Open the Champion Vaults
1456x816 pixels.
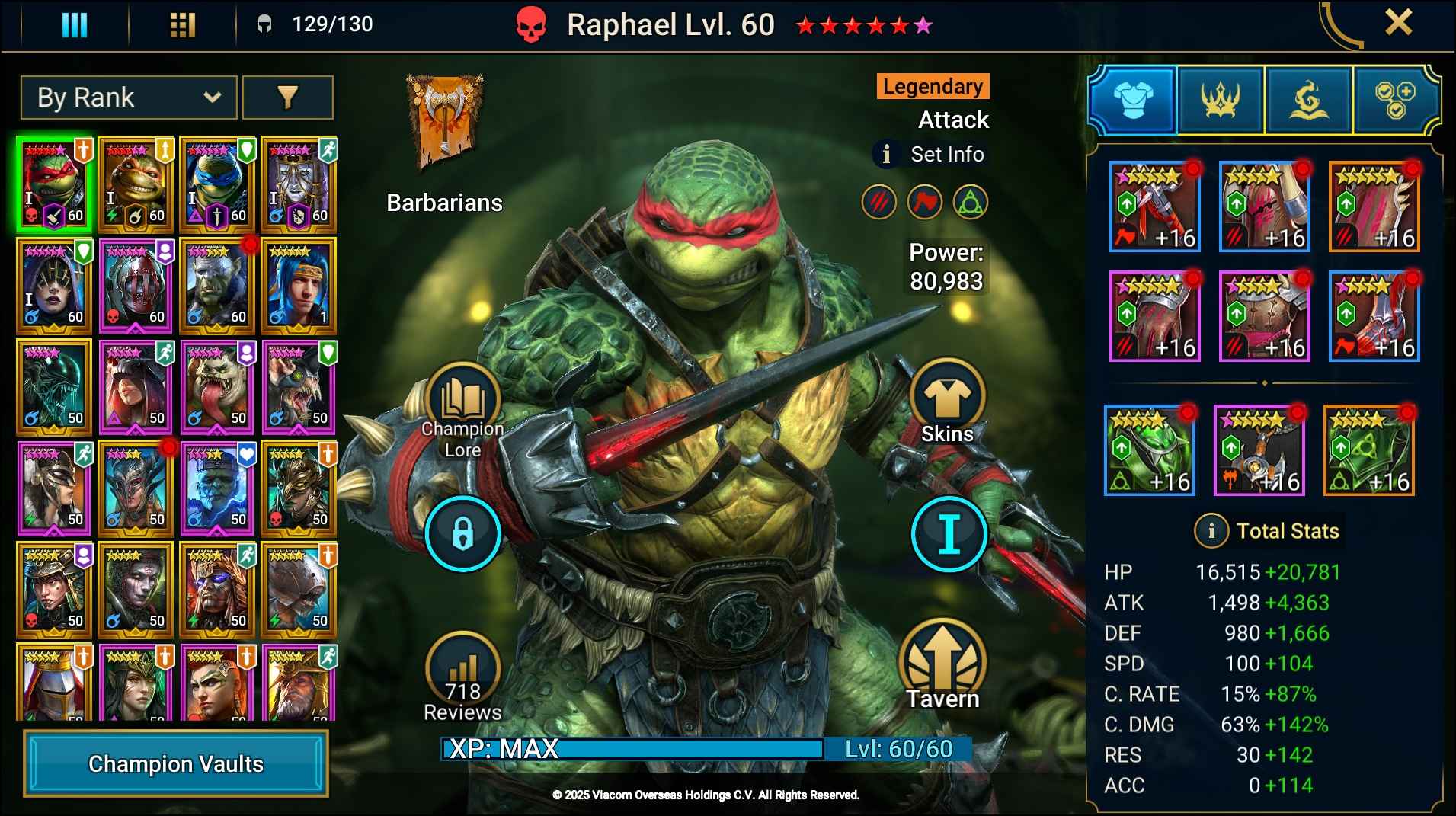tap(176, 763)
